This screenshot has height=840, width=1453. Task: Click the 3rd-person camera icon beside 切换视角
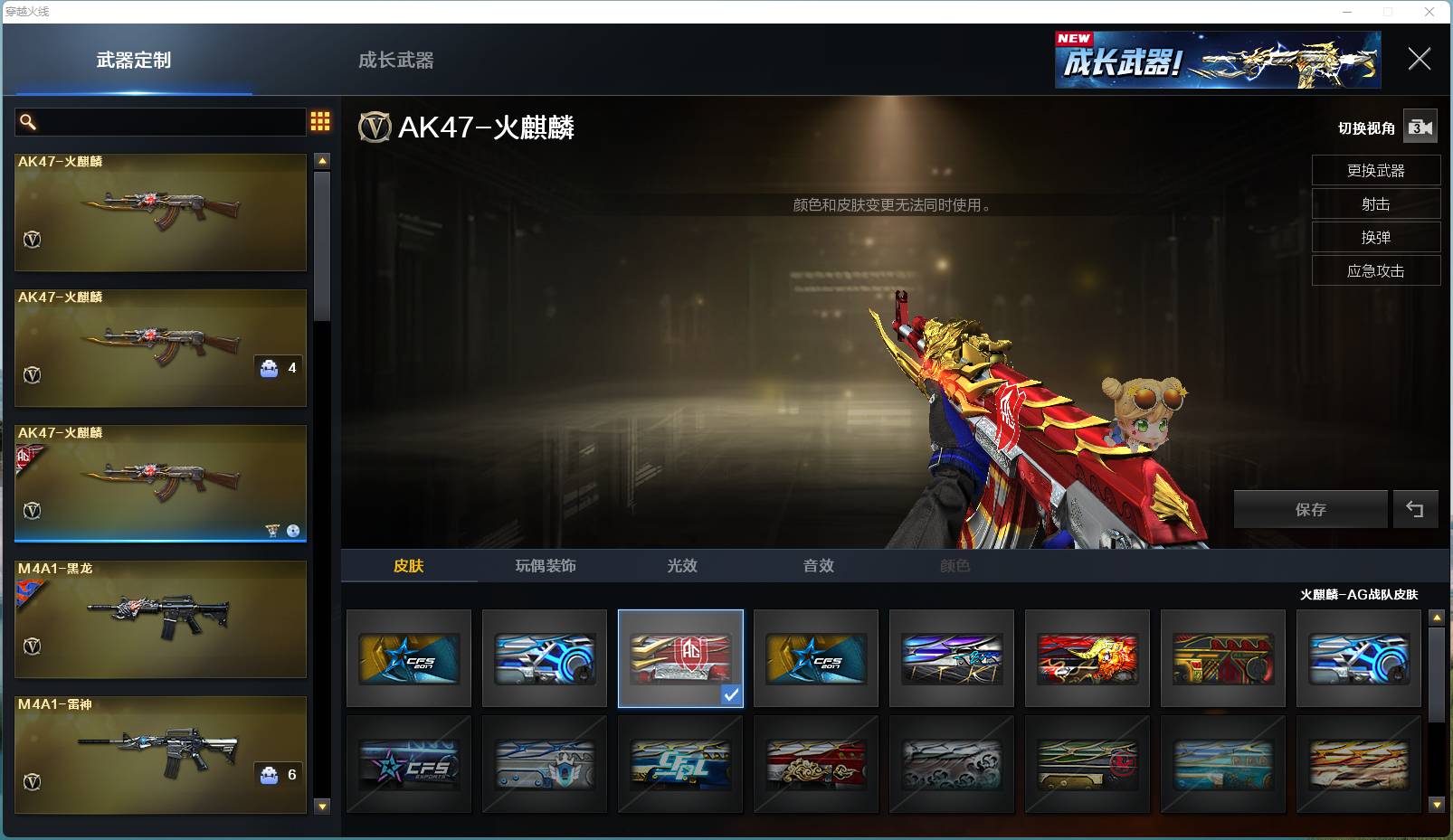[x=1420, y=127]
